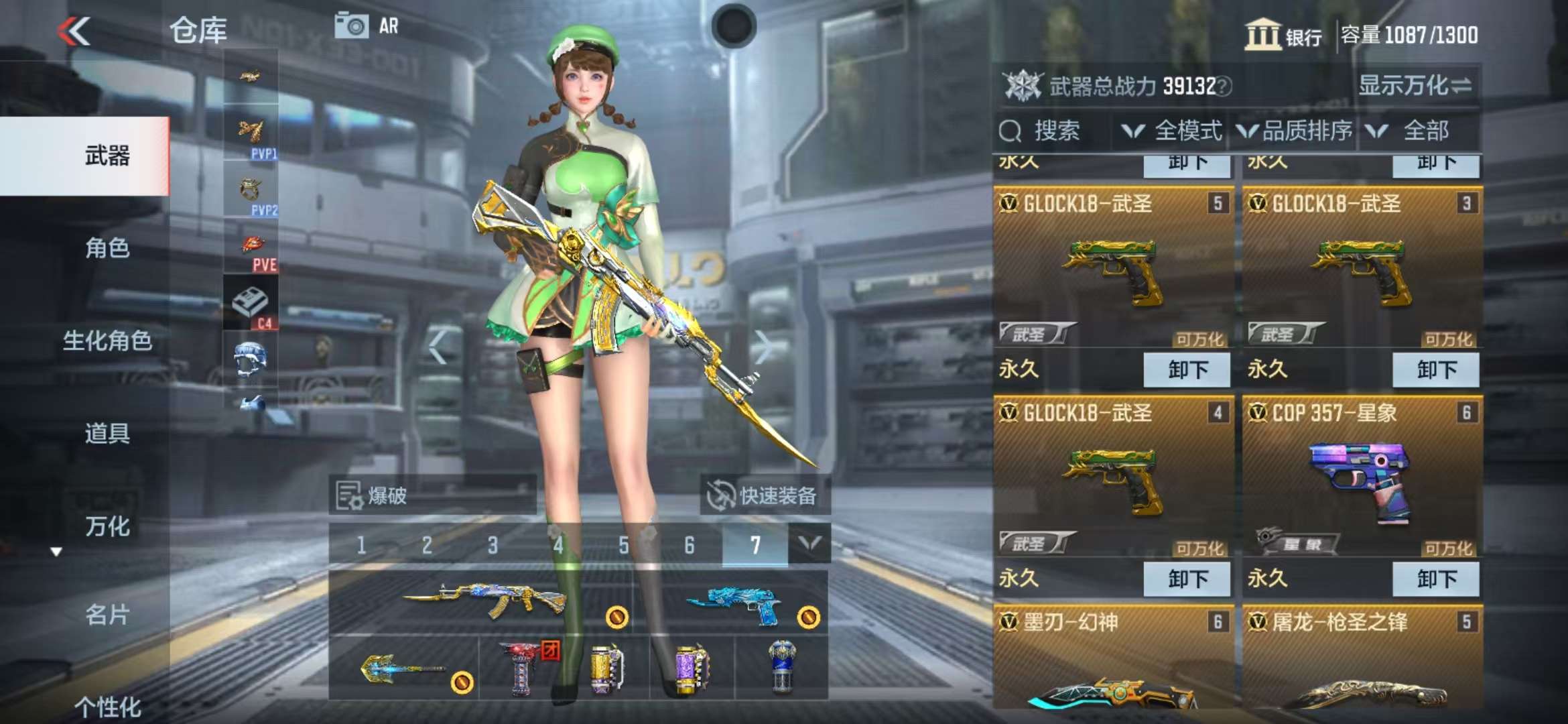Open the 万化 tab
Image resolution: width=1568 pixels, height=724 pixels.
point(107,526)
